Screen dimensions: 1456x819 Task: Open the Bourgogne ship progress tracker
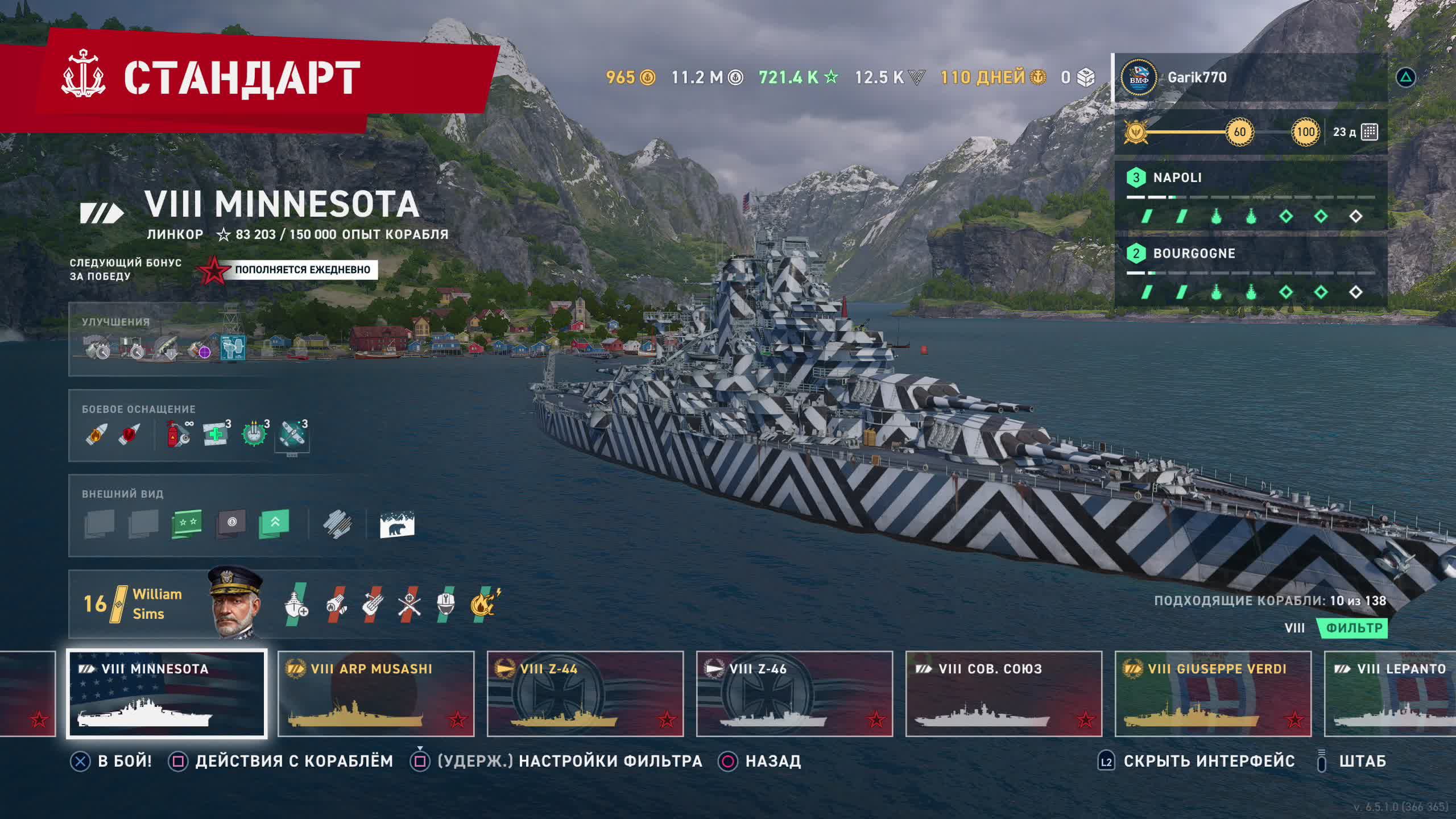[1250, 272]
